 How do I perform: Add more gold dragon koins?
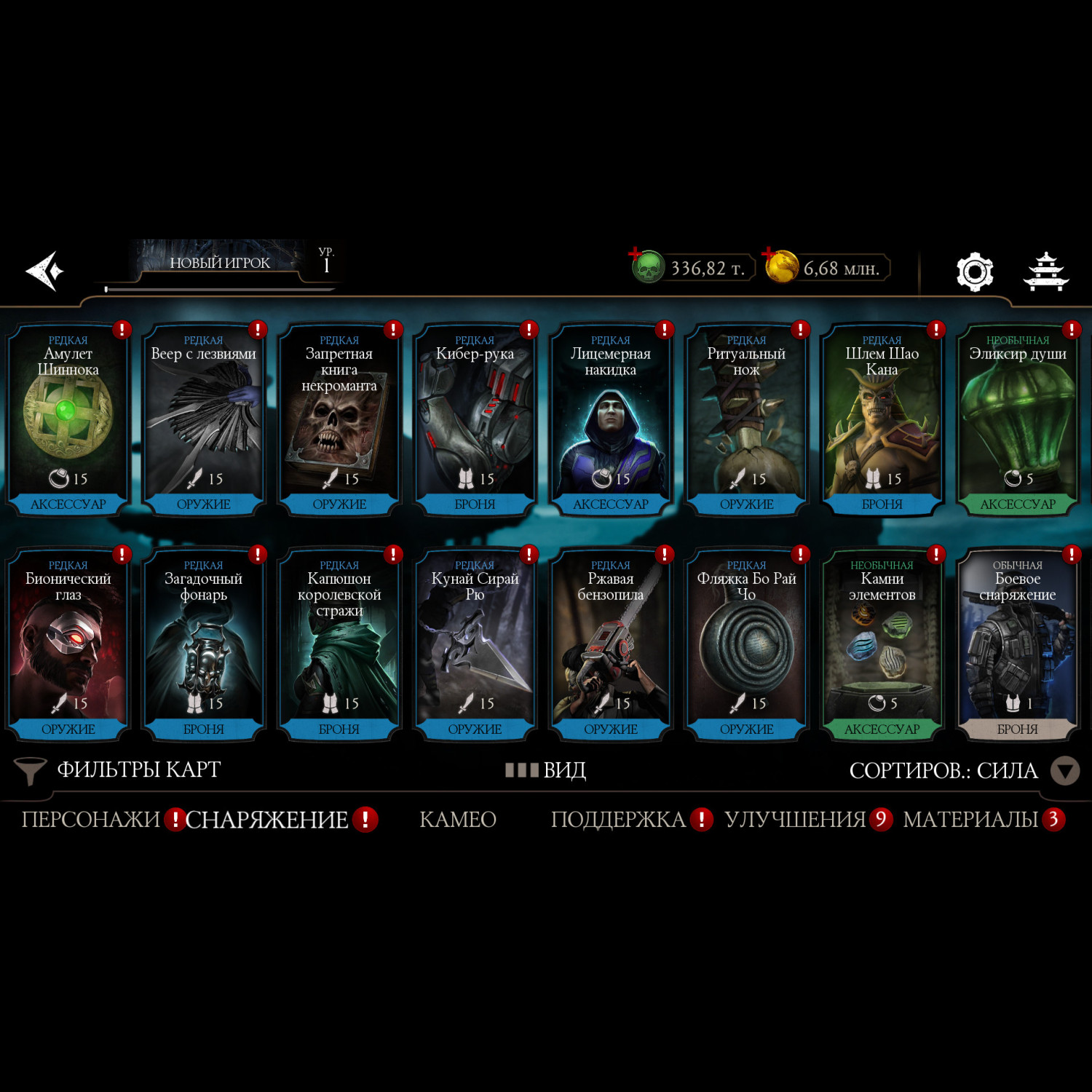(780, 266)
